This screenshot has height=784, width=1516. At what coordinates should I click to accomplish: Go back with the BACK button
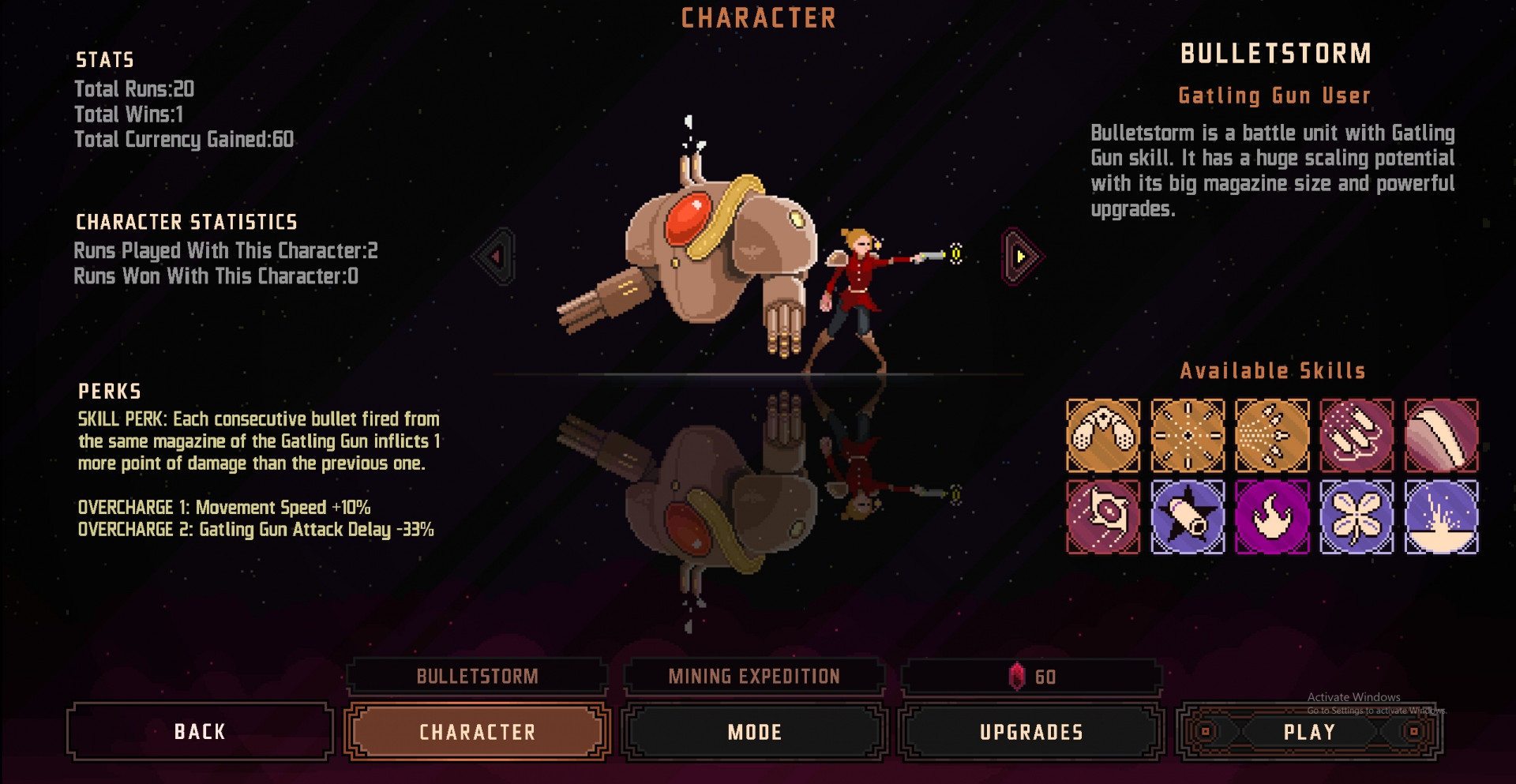200,732
